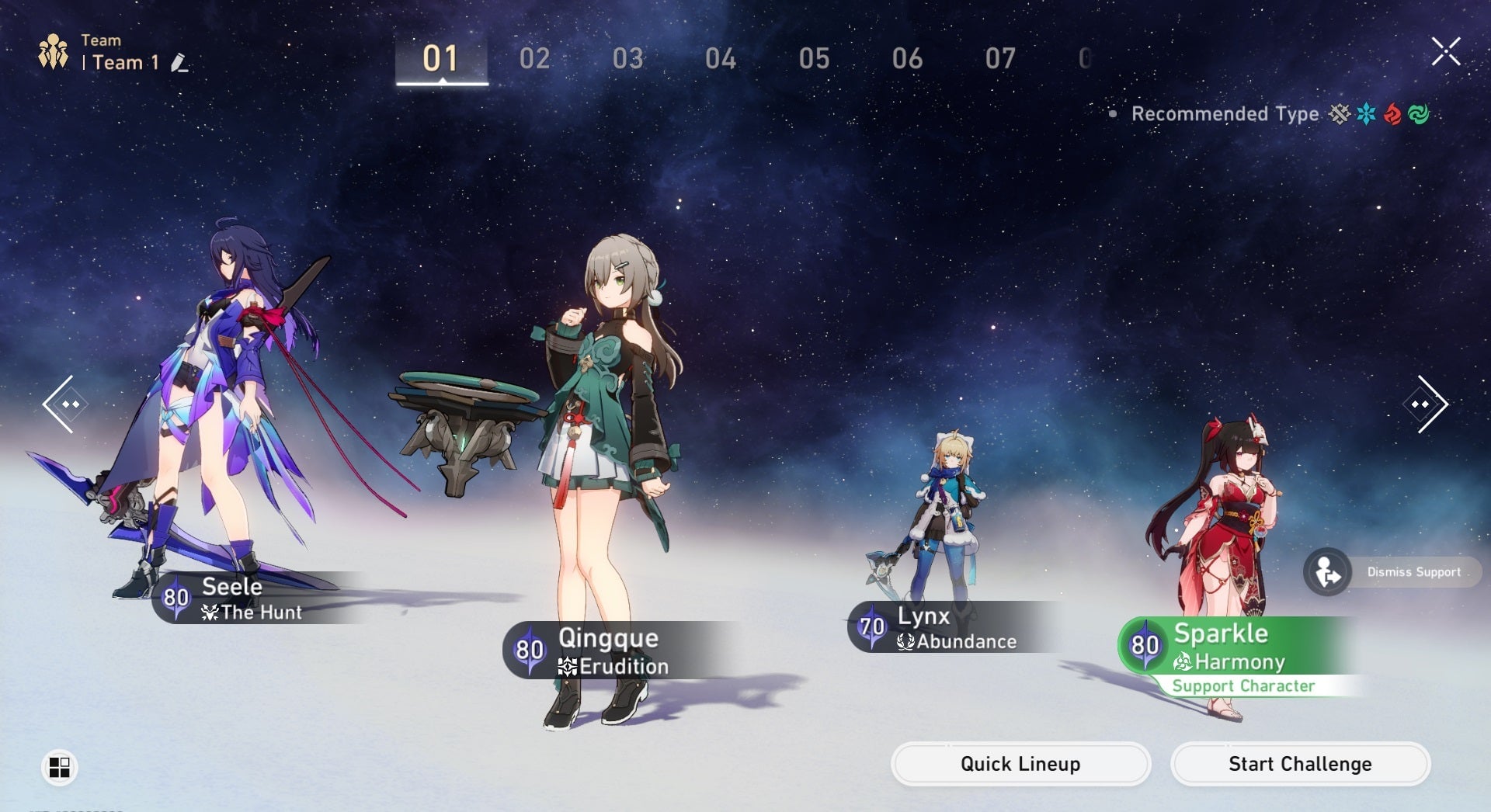The width and height of the screenshot is (1491, 812).
Task: Open the team edit pencil icon
Action: [179, 62]
